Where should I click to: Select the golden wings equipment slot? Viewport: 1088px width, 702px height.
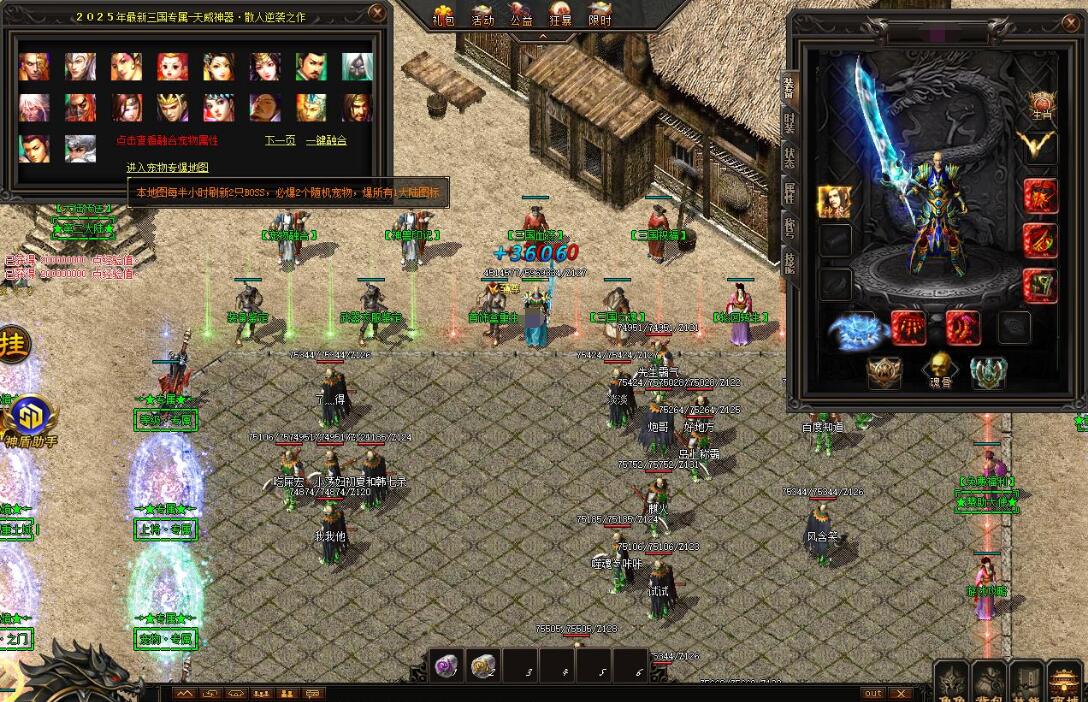point(1038,143)
